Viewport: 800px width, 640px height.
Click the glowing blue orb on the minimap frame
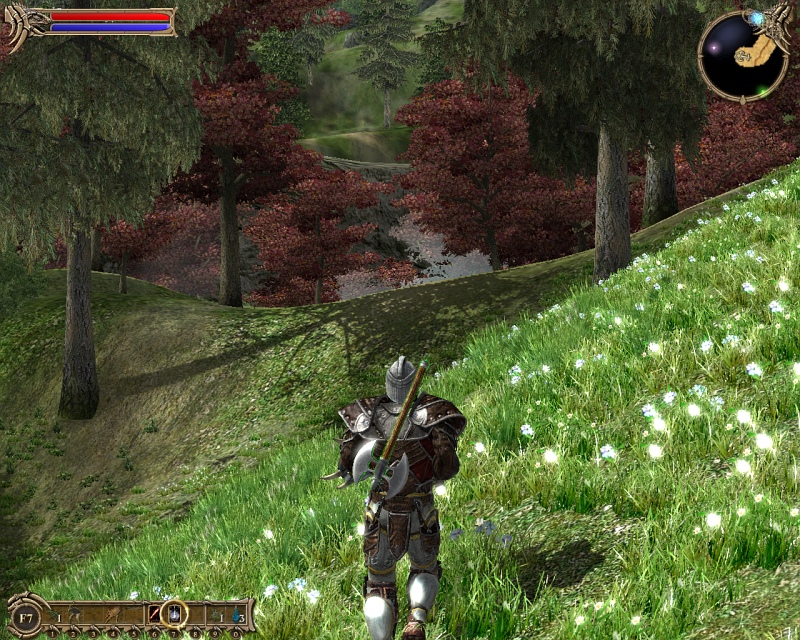[x=757, y=19]
